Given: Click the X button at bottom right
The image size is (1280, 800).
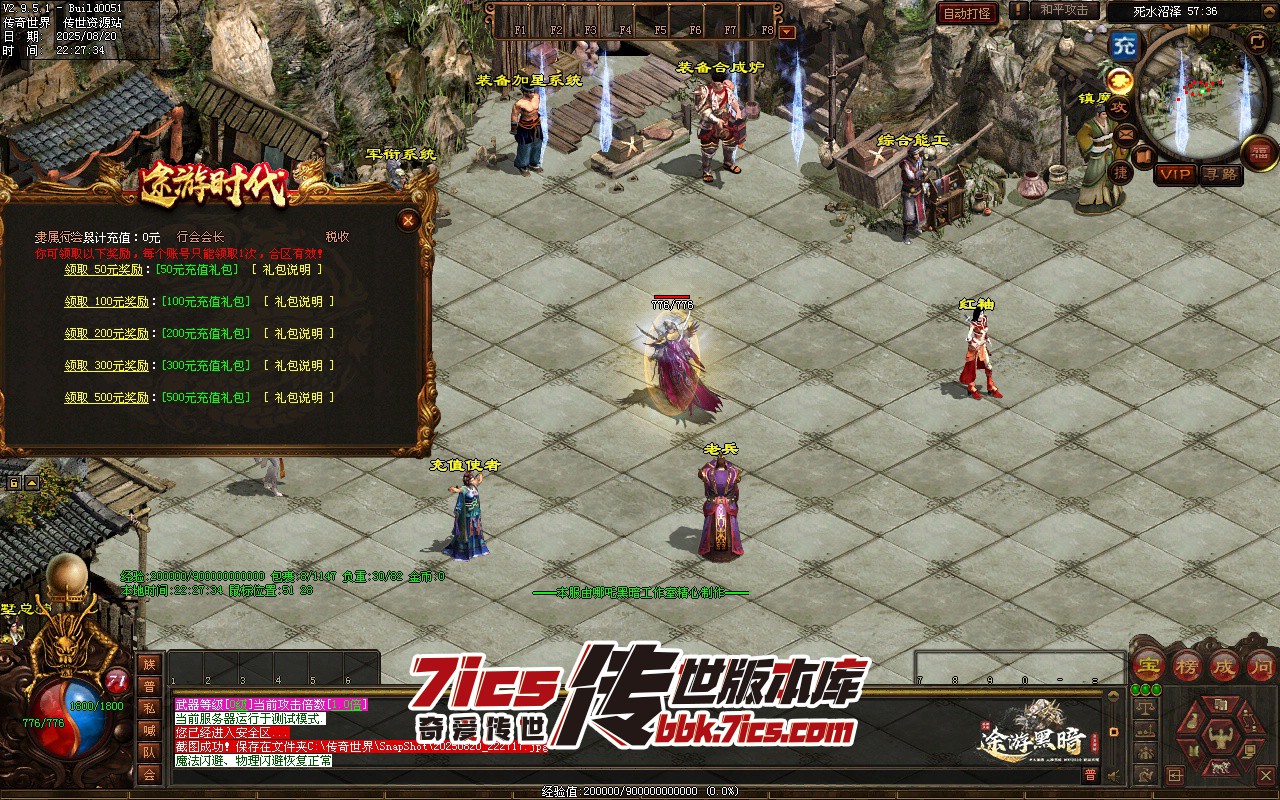Looking at the screenshot, I should 1264,775.
